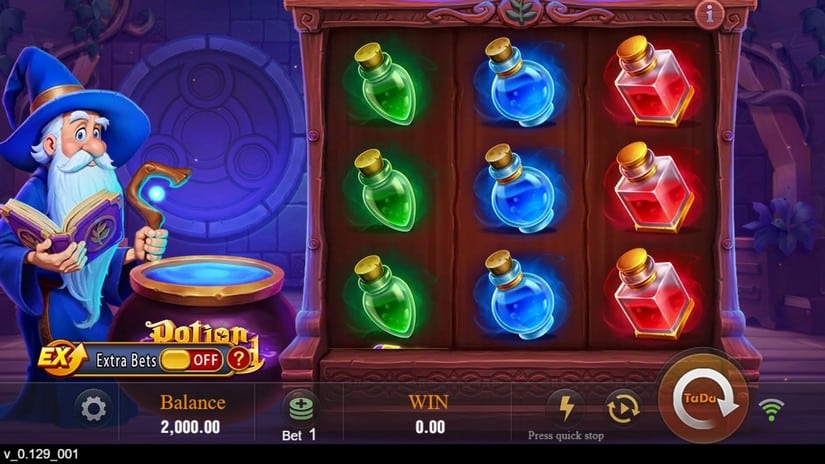Open the settings gear menu

[94, 408]
